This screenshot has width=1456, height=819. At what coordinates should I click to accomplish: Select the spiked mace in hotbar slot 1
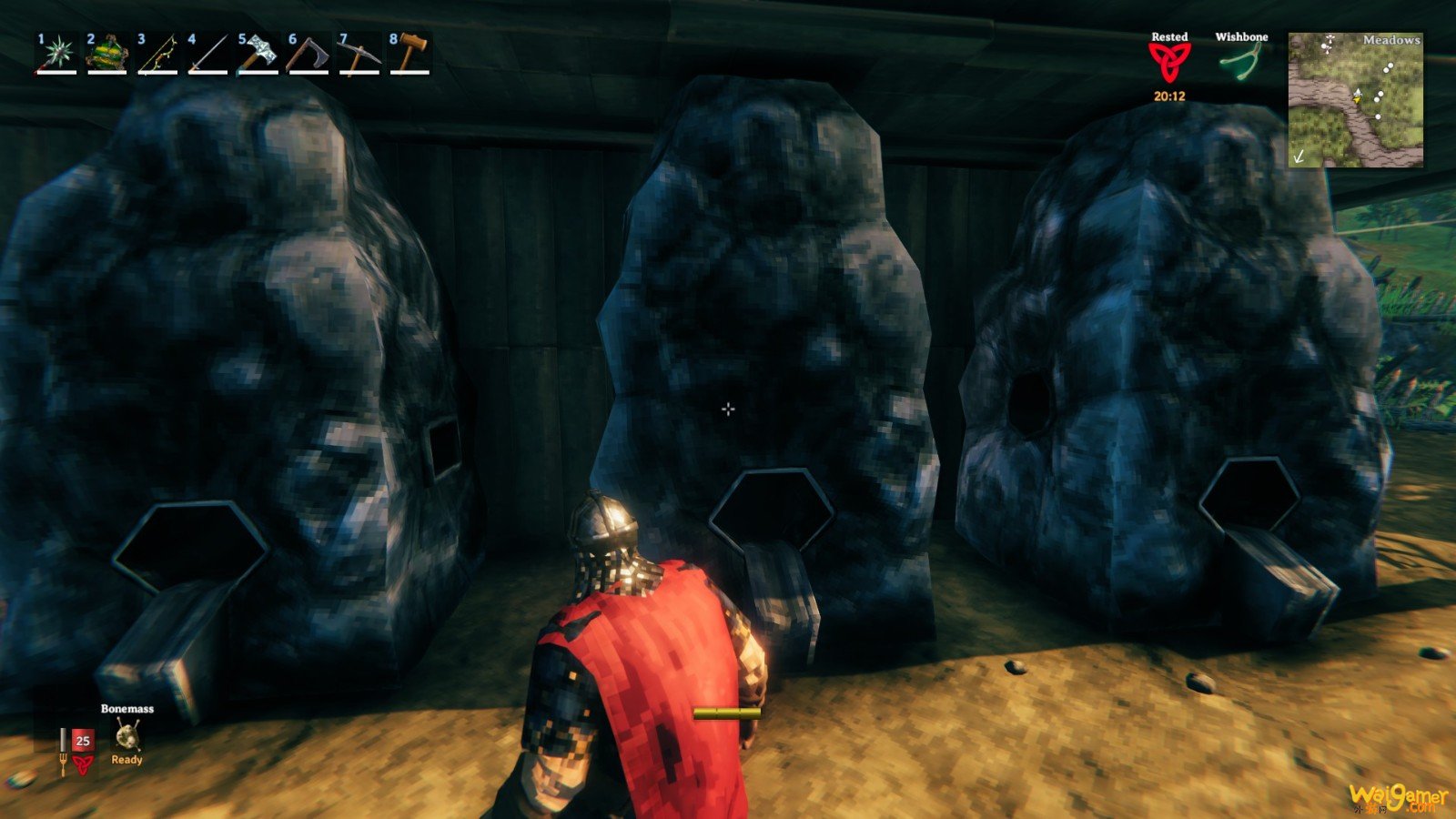coord(56,54)
